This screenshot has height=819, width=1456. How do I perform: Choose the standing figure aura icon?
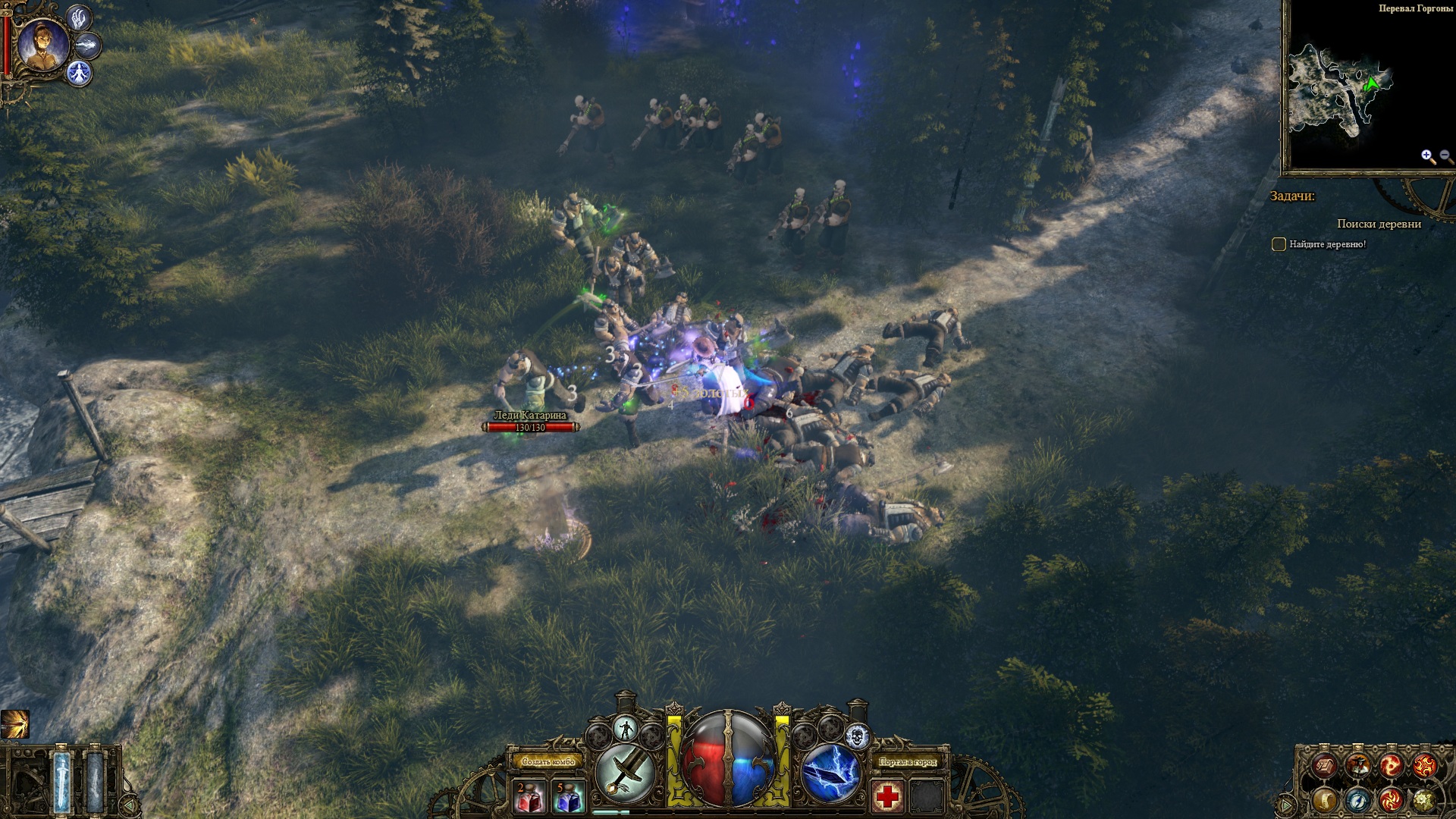click(x=626, y=730)
